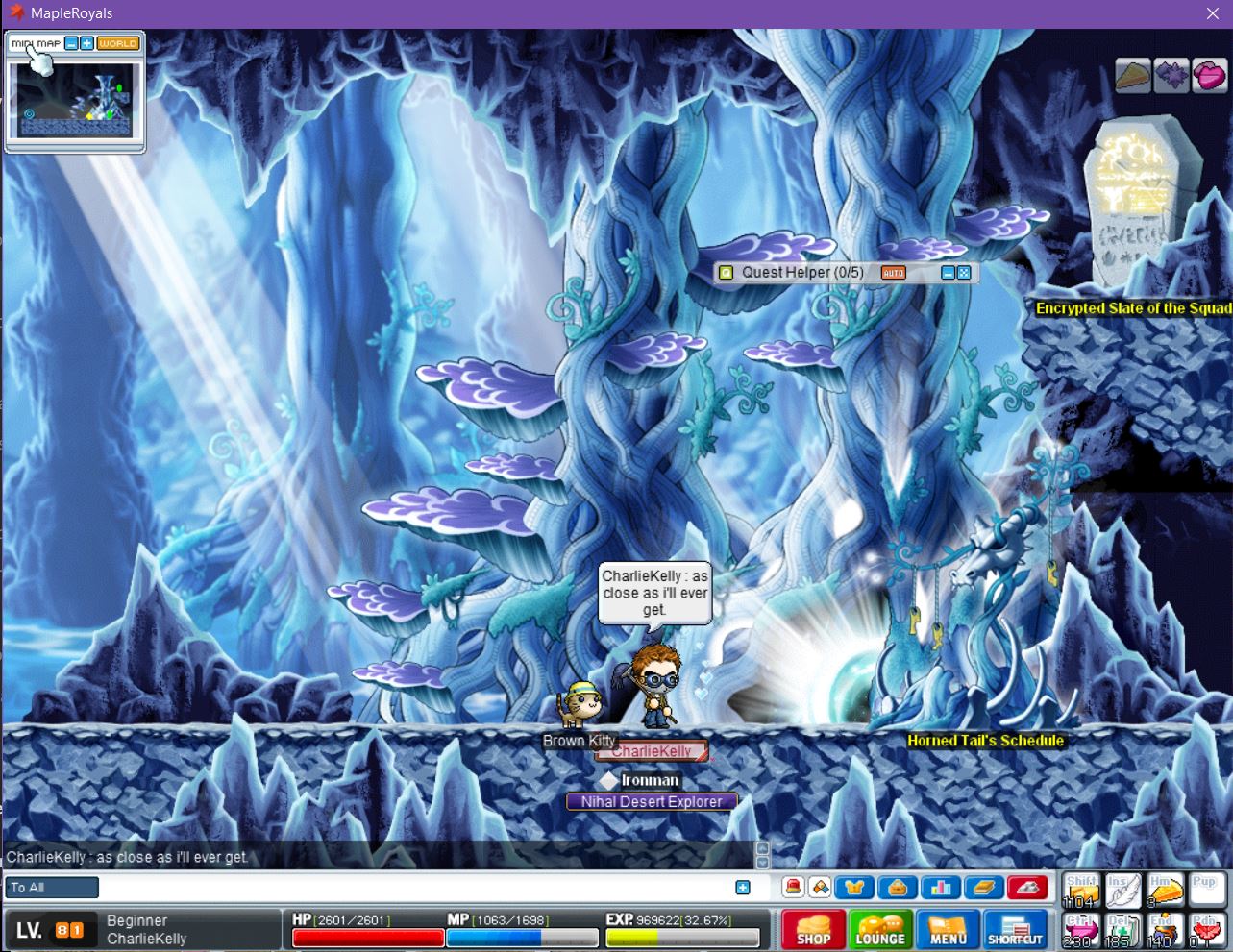Image resolution: width=1233 pixels, height=952 pixels.
Task: Close the MapleRoyals window
Action: (1213, 13)
